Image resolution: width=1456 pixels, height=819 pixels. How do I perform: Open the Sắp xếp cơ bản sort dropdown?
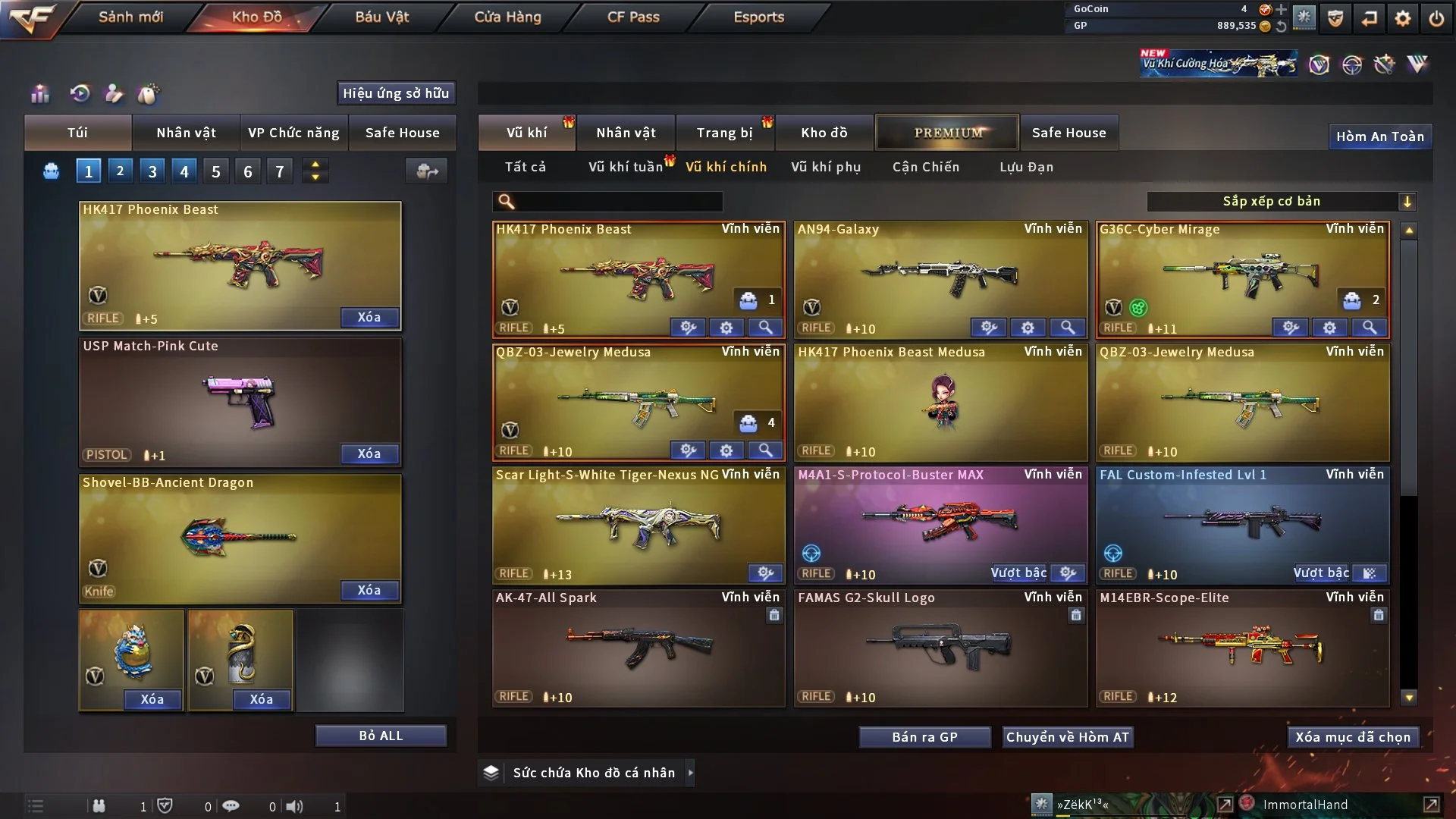pos(1281,202)
